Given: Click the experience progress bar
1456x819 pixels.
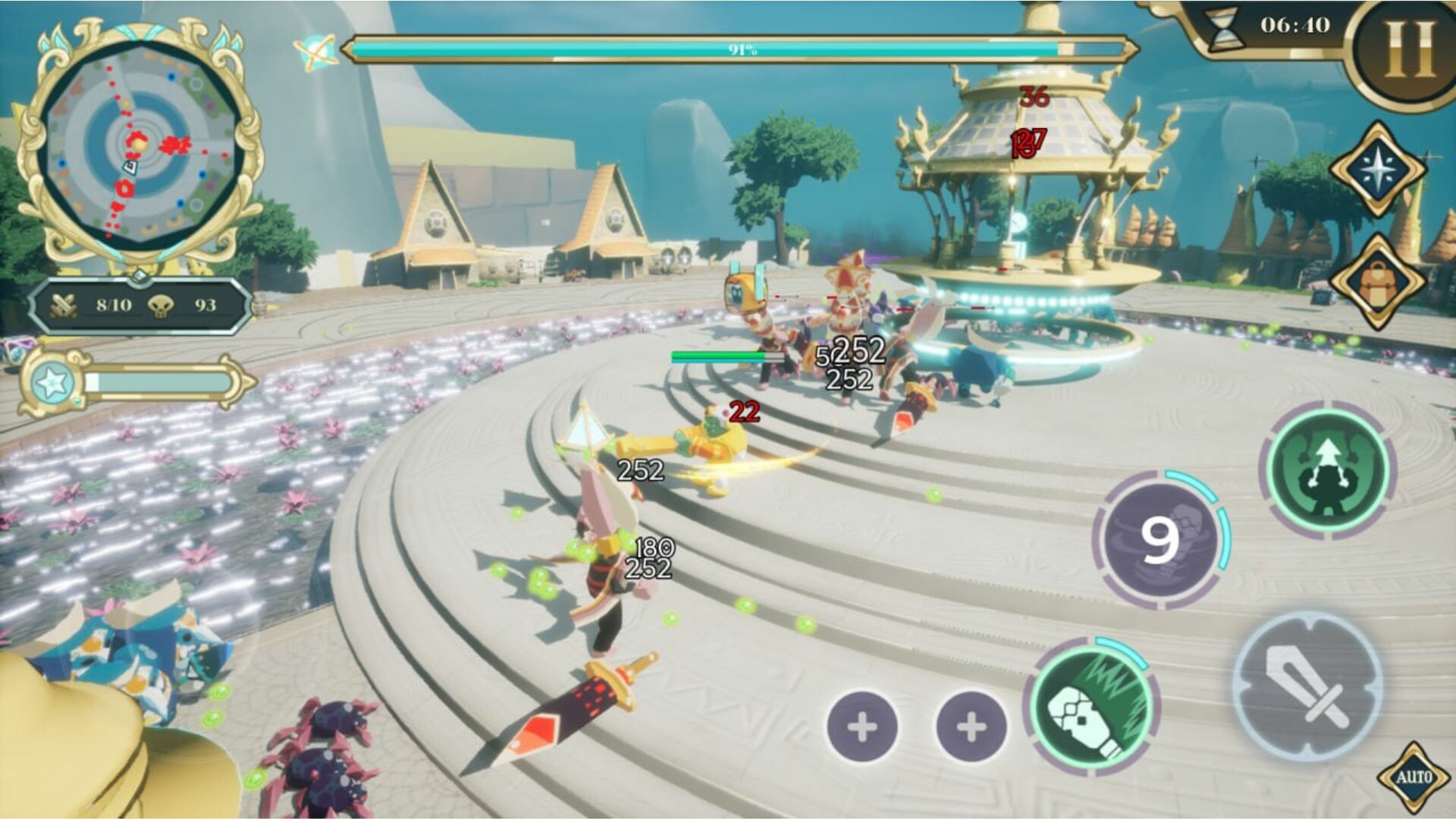Looking at the screenshot, I should tap(159, 383).
